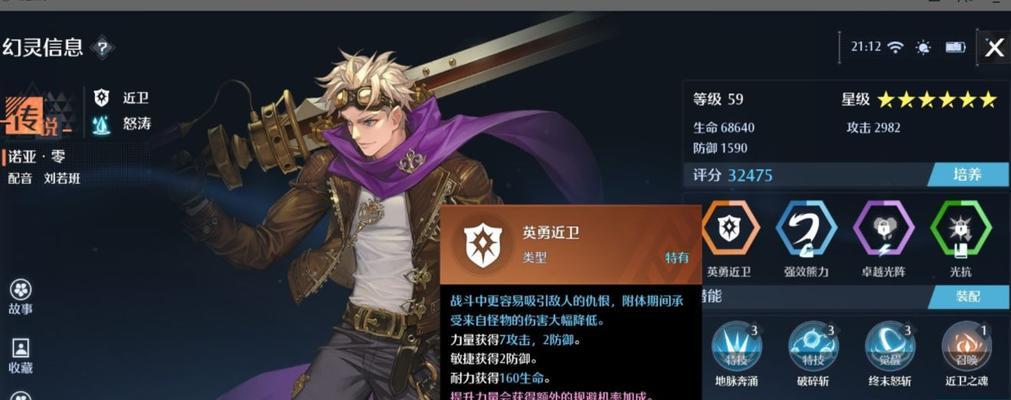Select the 光抗 green hexagon trait

point(960,229)
